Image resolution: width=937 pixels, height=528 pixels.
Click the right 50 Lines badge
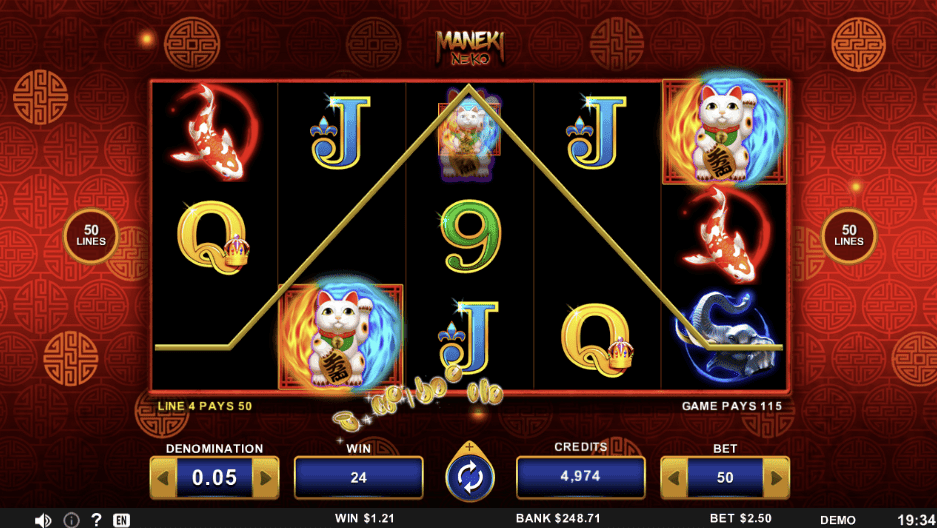point(848,236)
